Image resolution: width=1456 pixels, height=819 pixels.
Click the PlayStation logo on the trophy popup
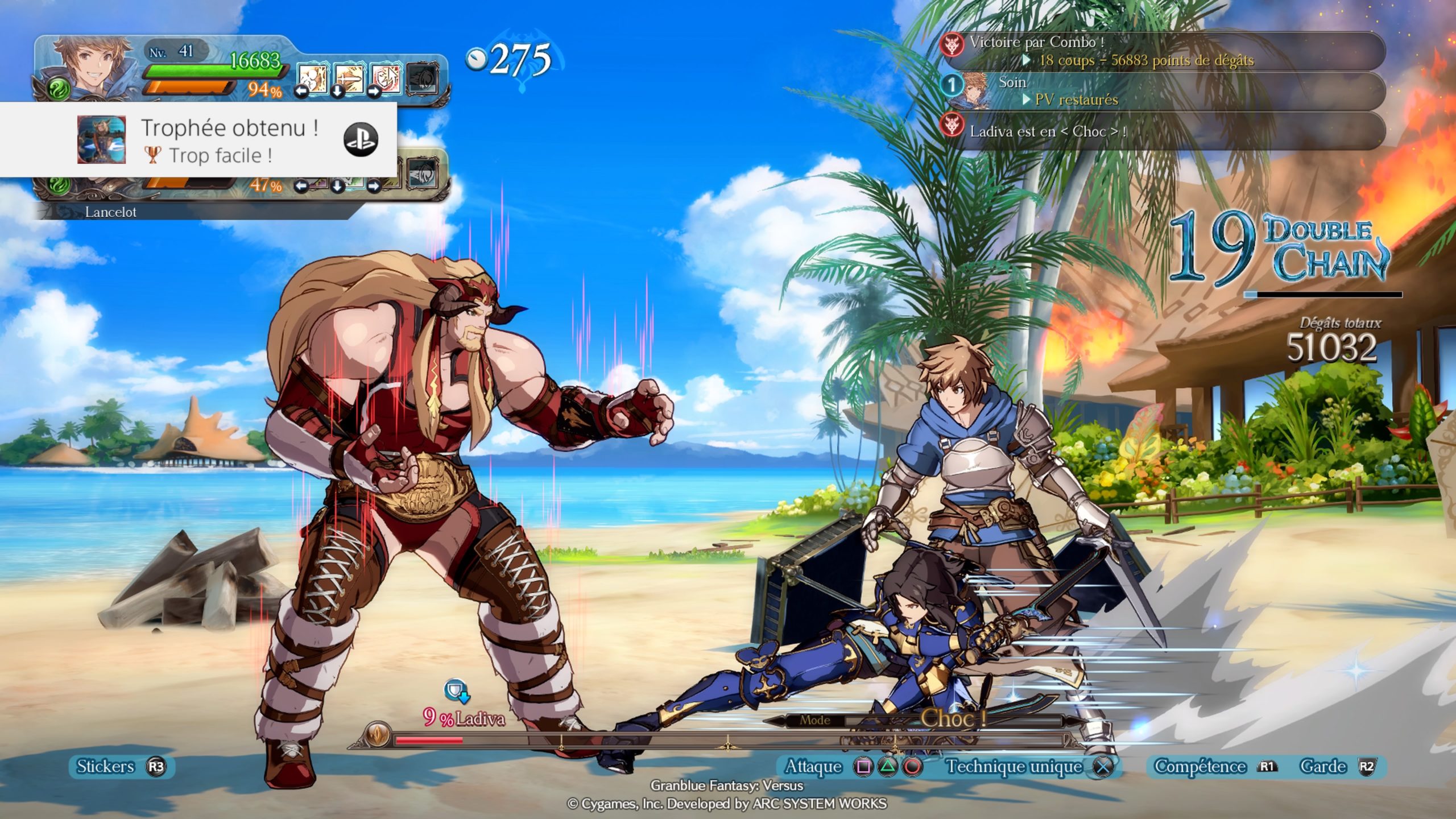[x=361, y=139]
